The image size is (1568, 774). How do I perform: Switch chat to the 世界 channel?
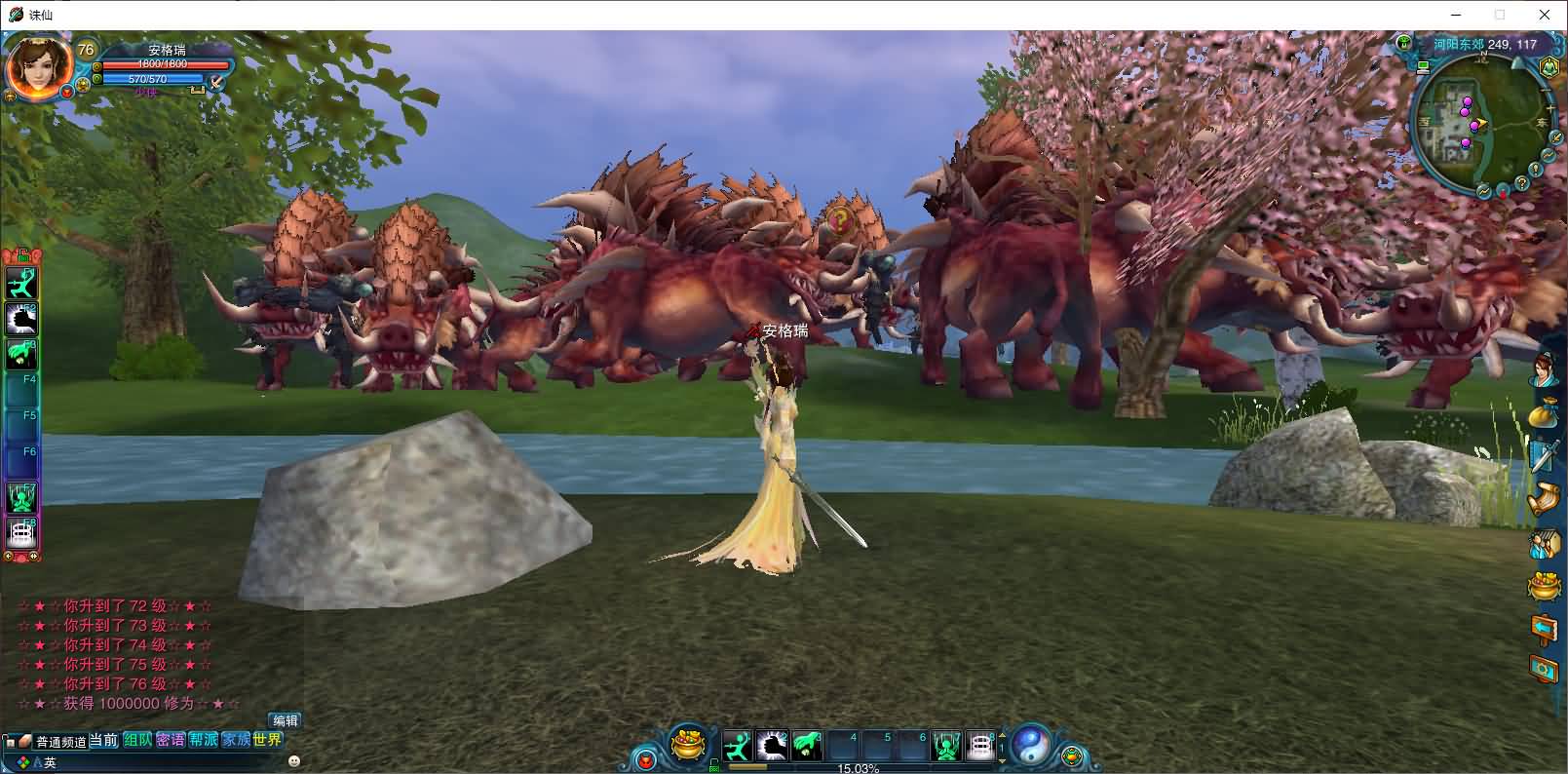[x=266, y=740]
